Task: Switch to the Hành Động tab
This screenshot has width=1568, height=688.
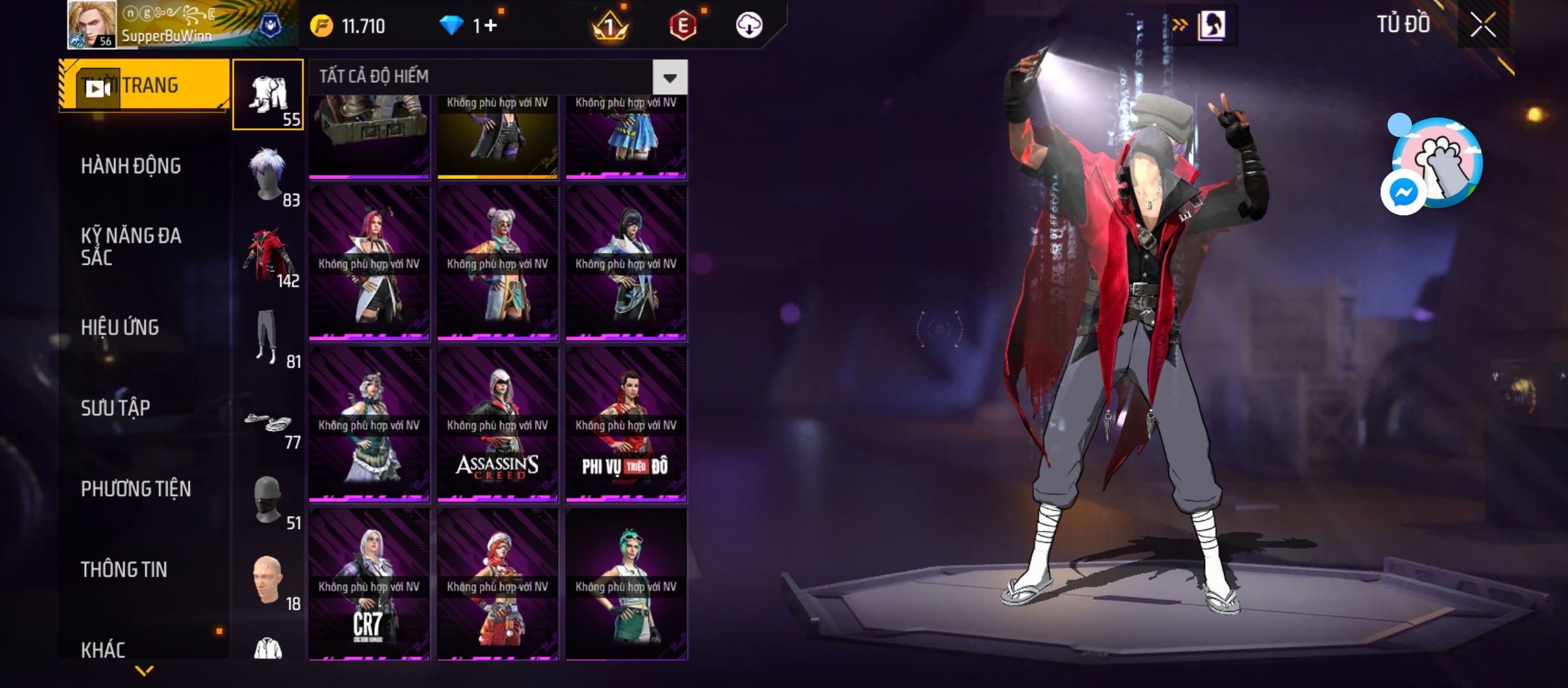Action: pyautogui.click(x=131, y=166)
